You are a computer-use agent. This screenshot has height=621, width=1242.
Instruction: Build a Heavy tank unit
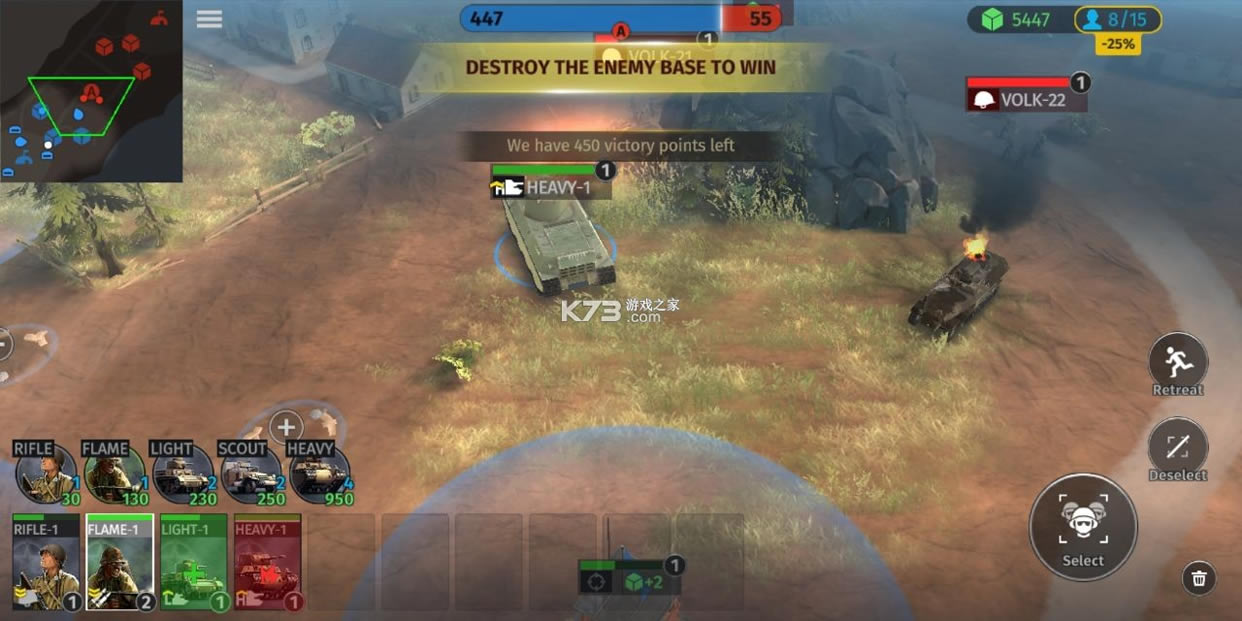point(320,474)
